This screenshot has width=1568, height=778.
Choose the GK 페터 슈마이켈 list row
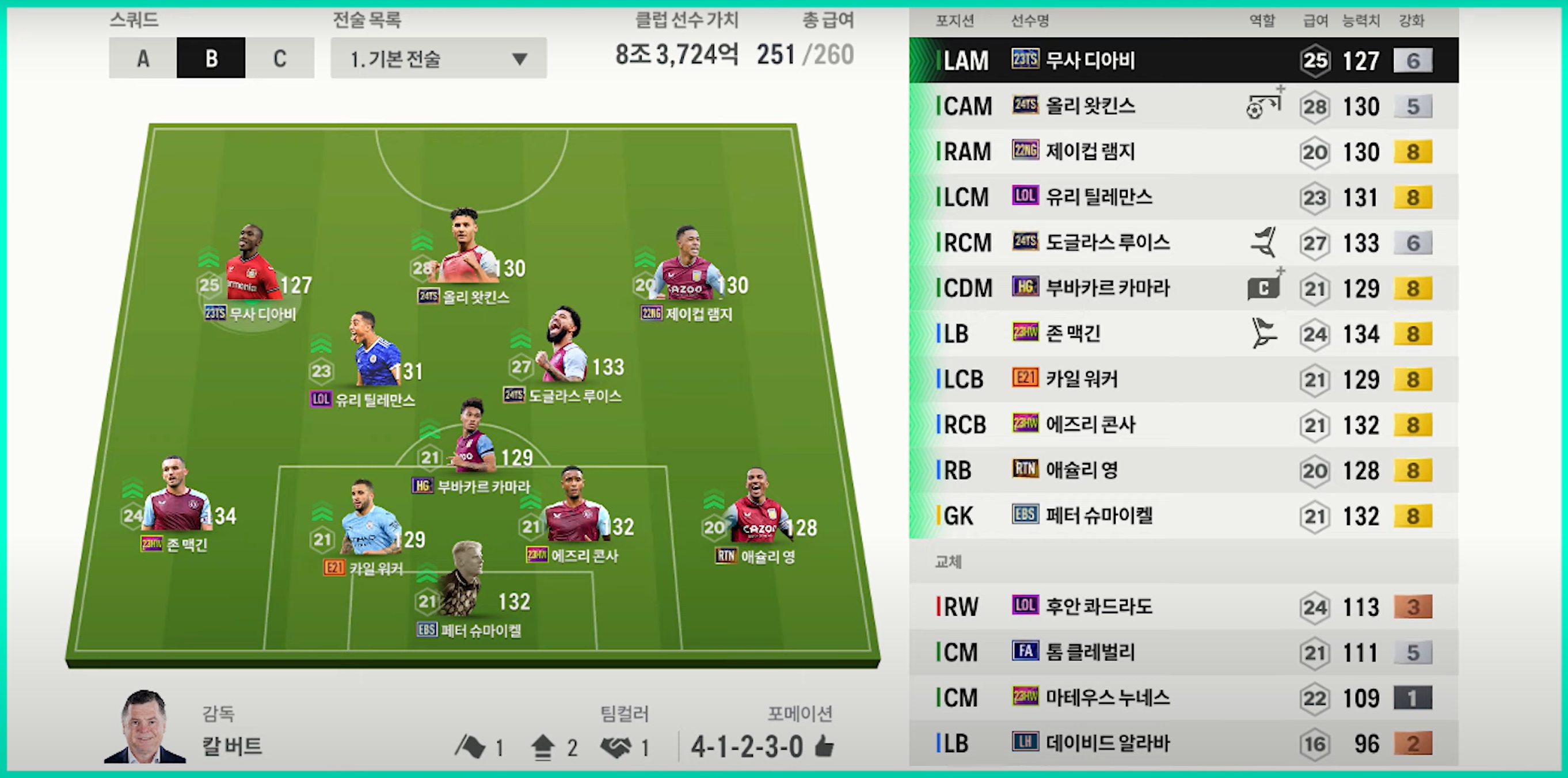pos(1183,516)
